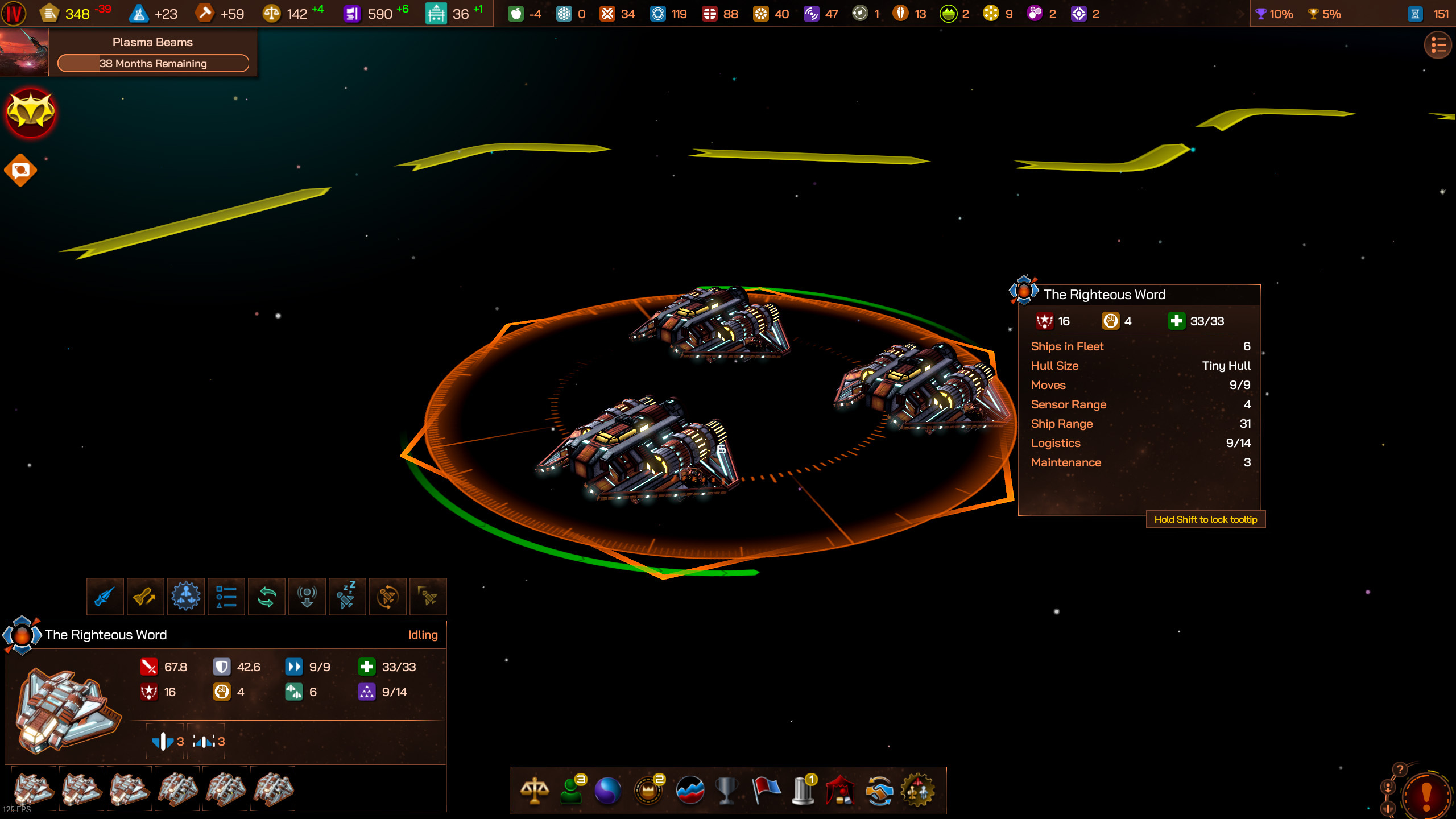Open the list menu in top-right corner

[x=1437, y=45]
